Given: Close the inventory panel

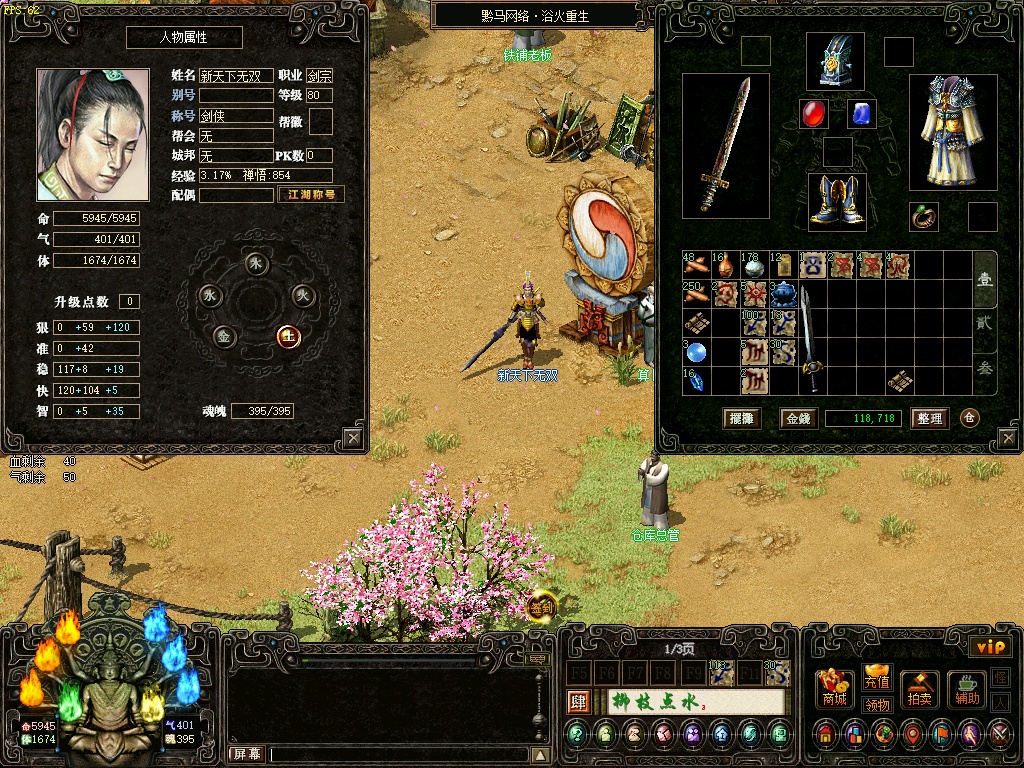Looking at the screenshot, I should tap(1007, 438).
